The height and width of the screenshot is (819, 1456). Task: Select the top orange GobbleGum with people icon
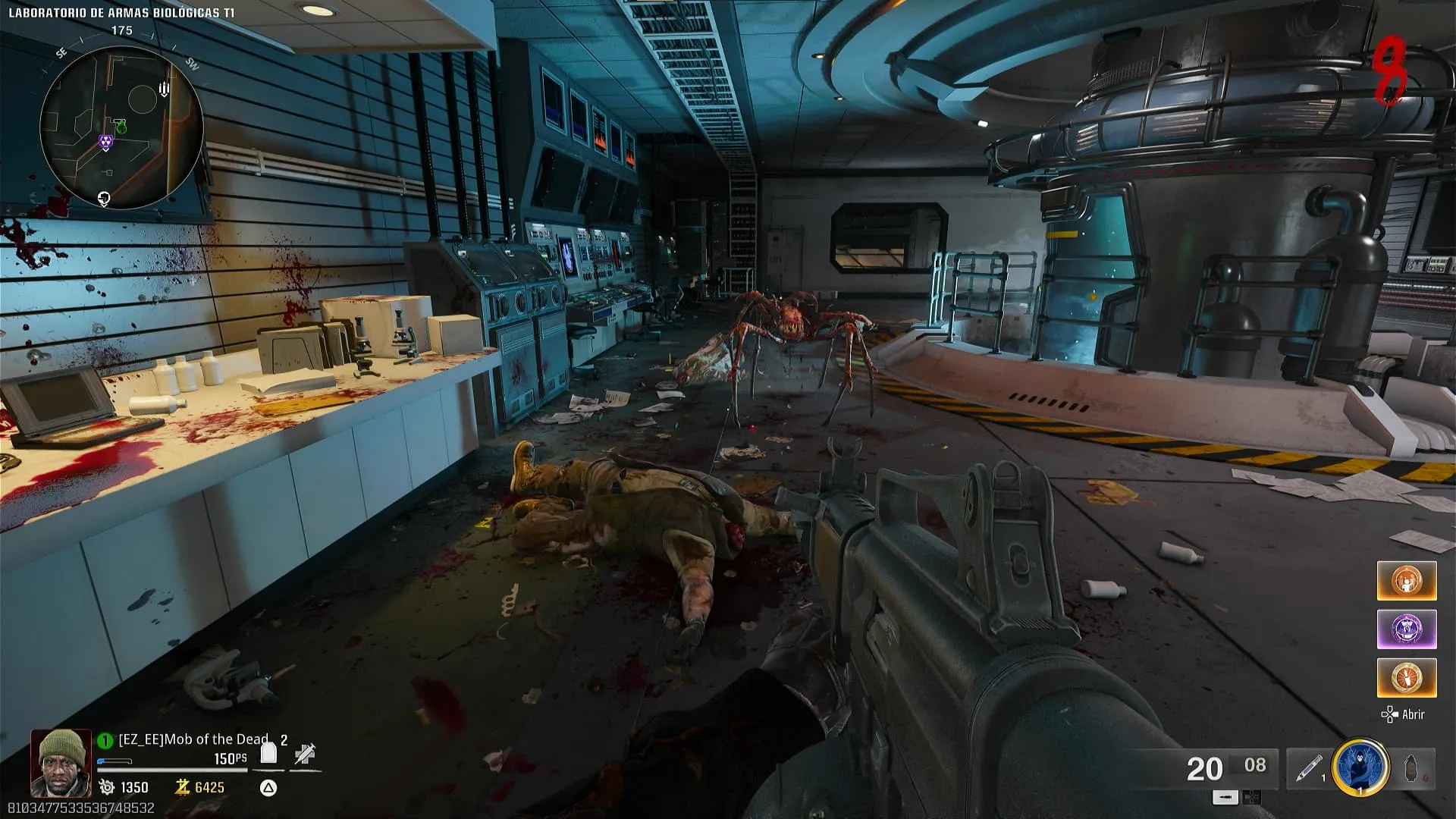[1406, 581]
